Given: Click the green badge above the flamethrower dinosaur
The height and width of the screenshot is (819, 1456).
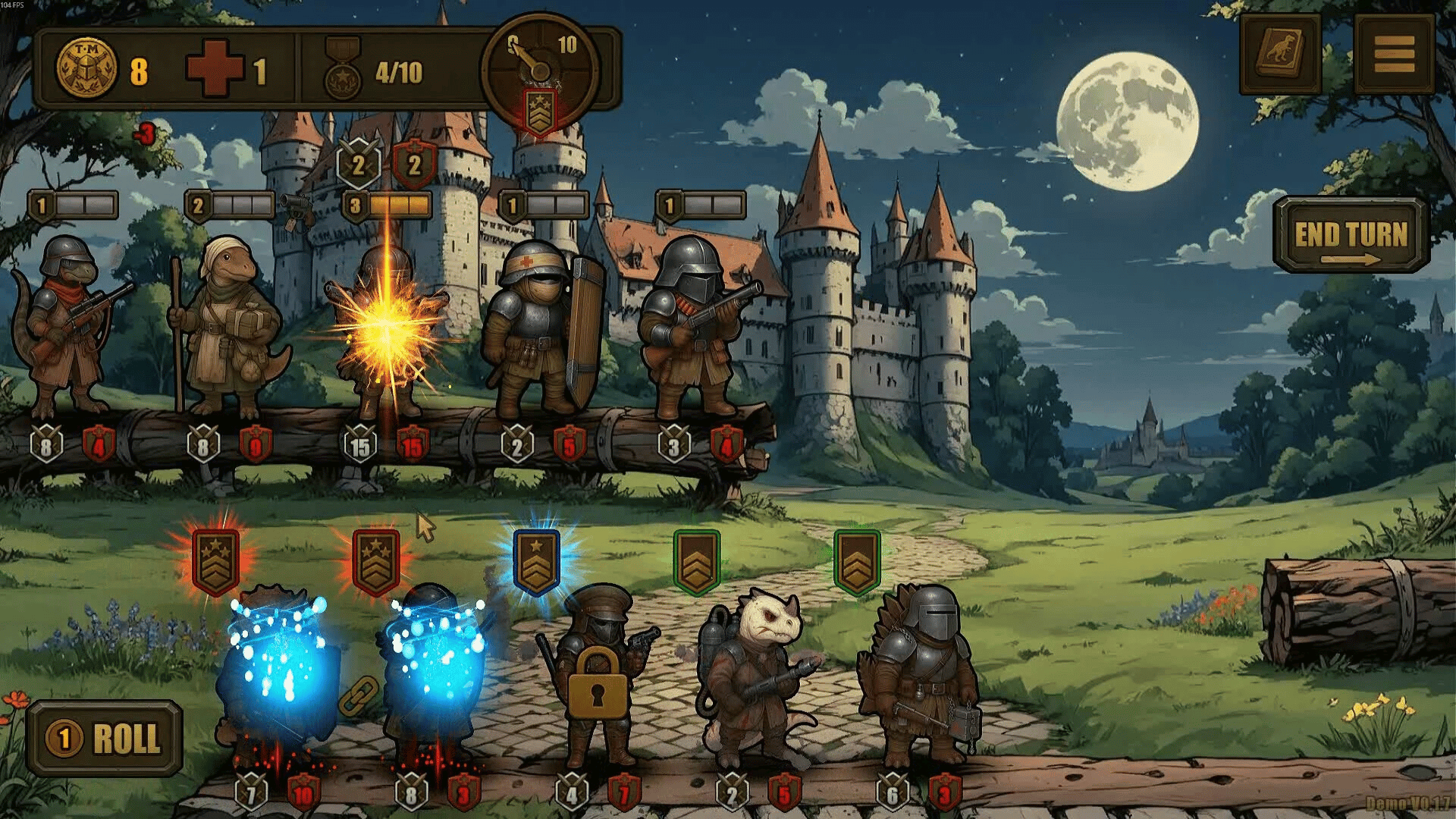Looking at the screenshot, I should click(x=696, y=561).
